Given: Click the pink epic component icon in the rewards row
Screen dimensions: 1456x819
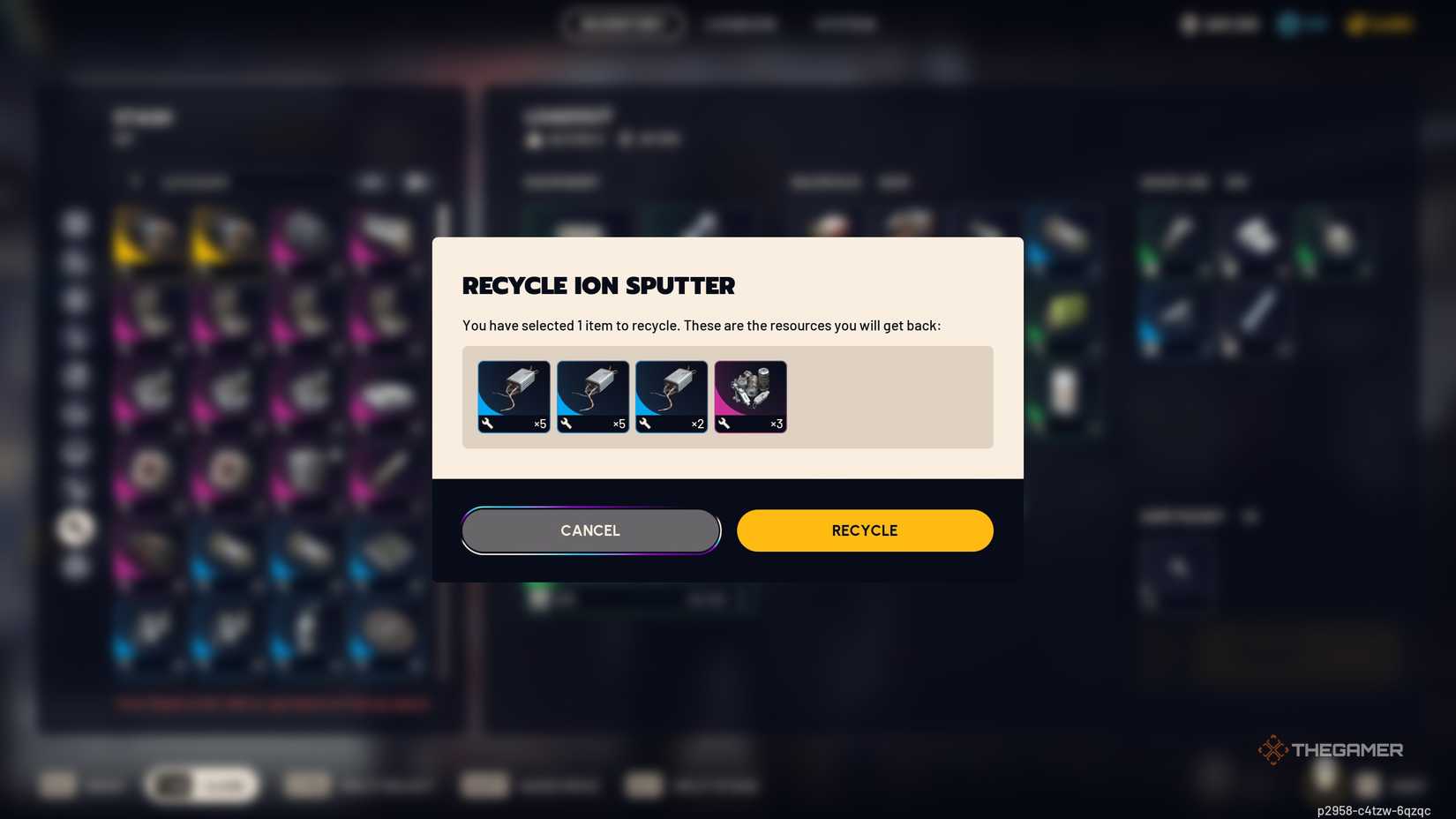Looking at the screenshot, I should (x=749, y=395).
